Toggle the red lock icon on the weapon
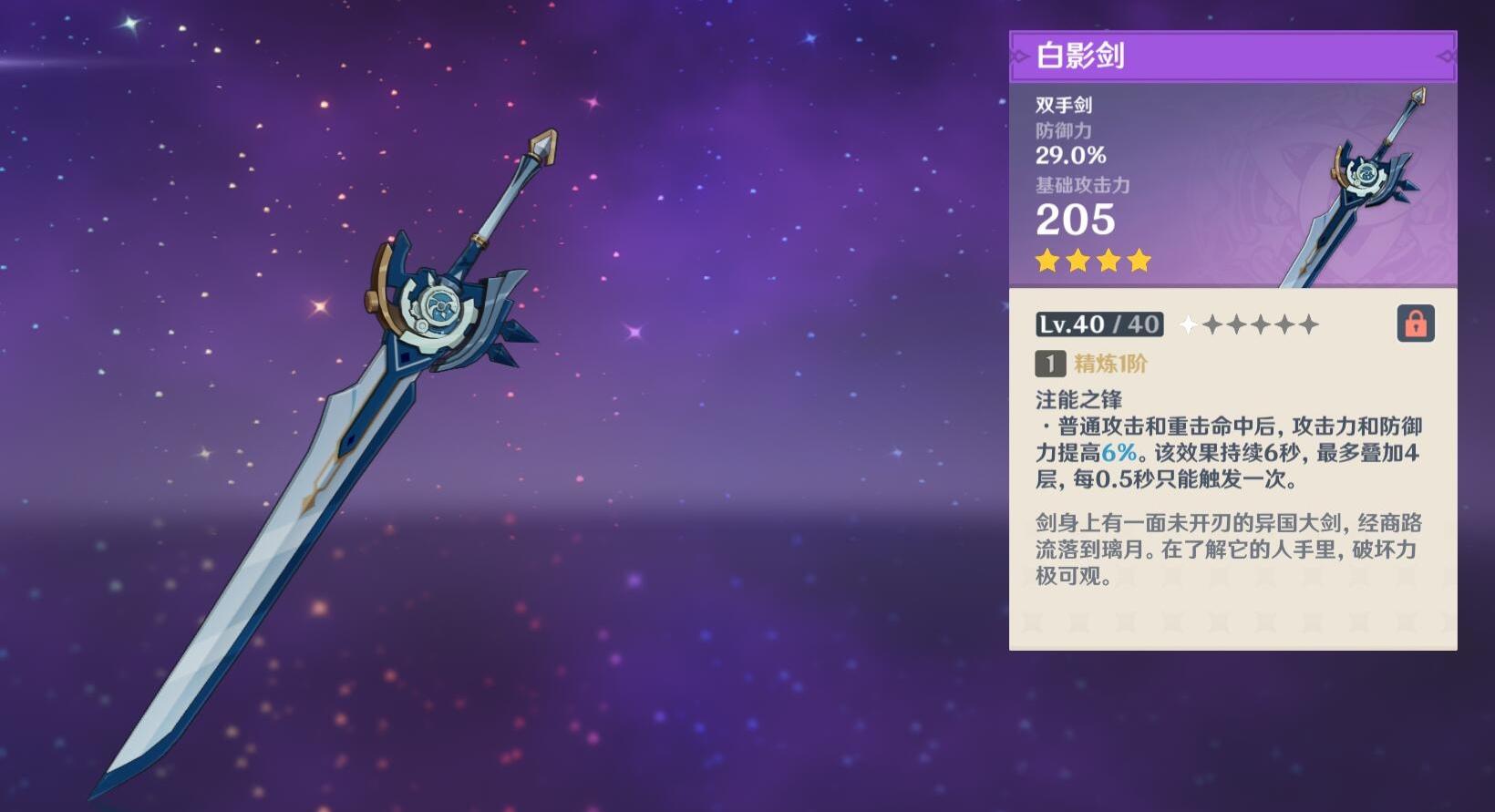This screenshot has width=1495, height=812. coord(1416,324)
